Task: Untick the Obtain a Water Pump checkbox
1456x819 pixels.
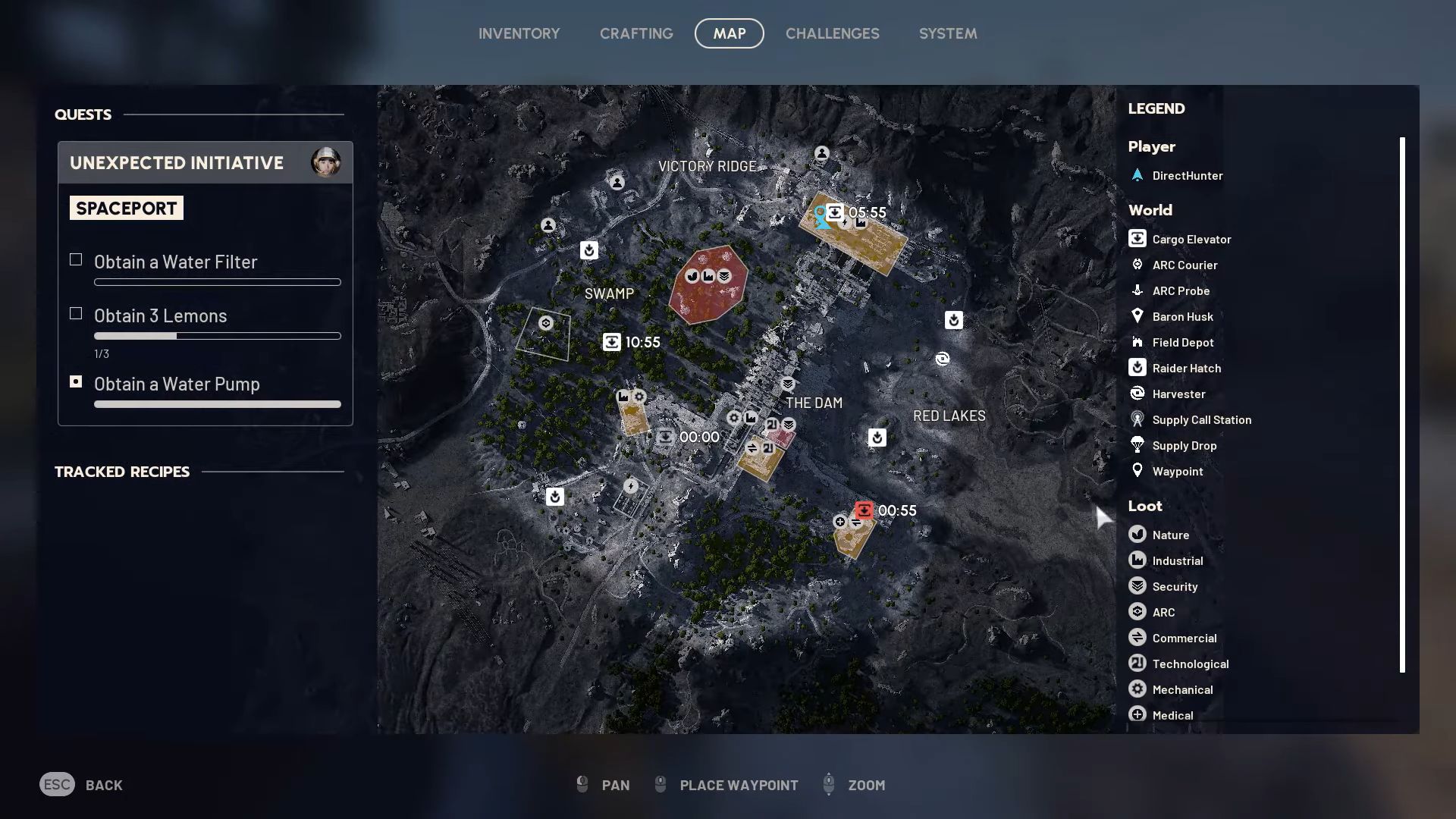Action: pyautogui.click(x=76, y=382)
